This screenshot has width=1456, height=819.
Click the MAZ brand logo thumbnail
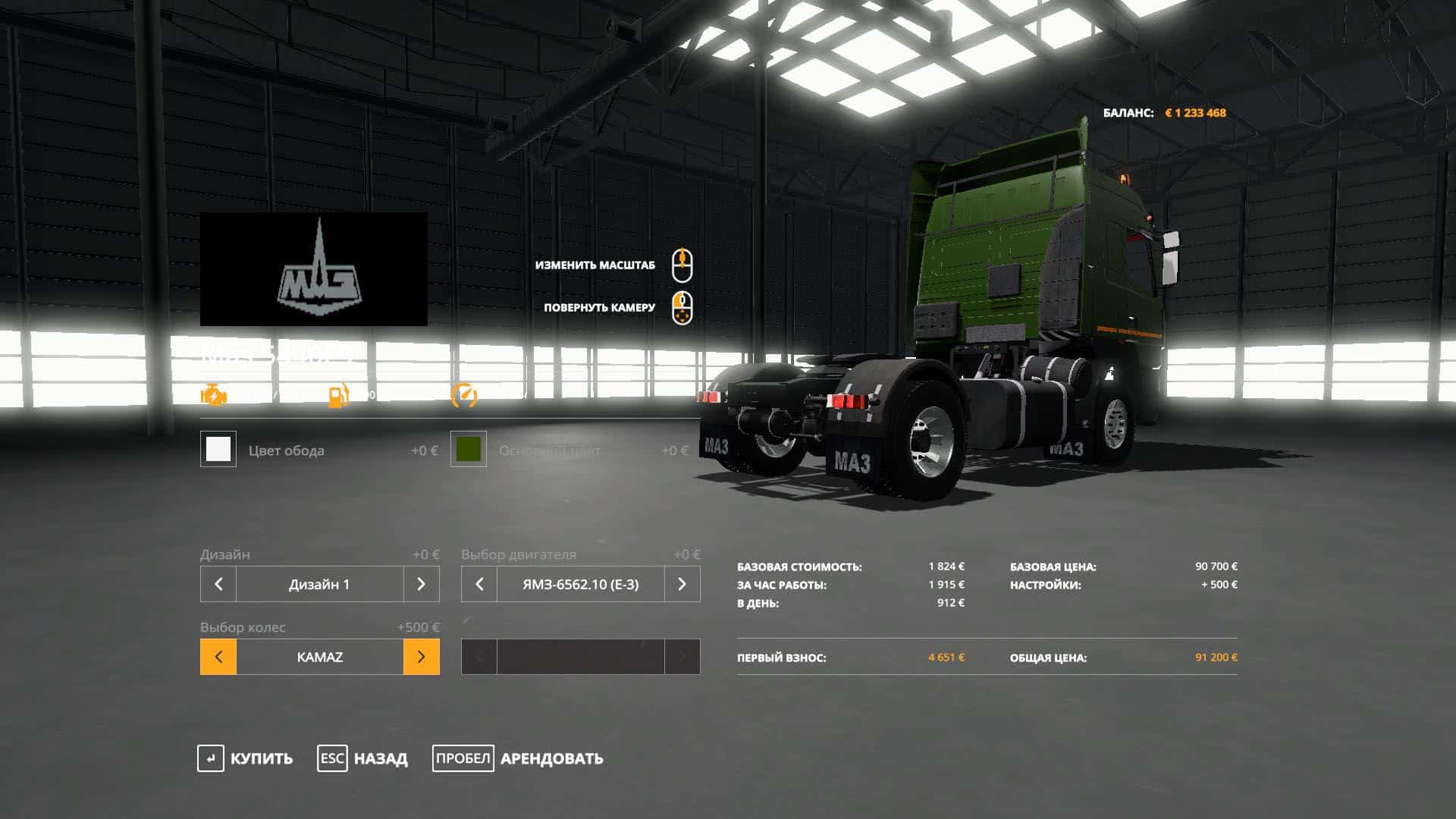(x=314, y=269)
